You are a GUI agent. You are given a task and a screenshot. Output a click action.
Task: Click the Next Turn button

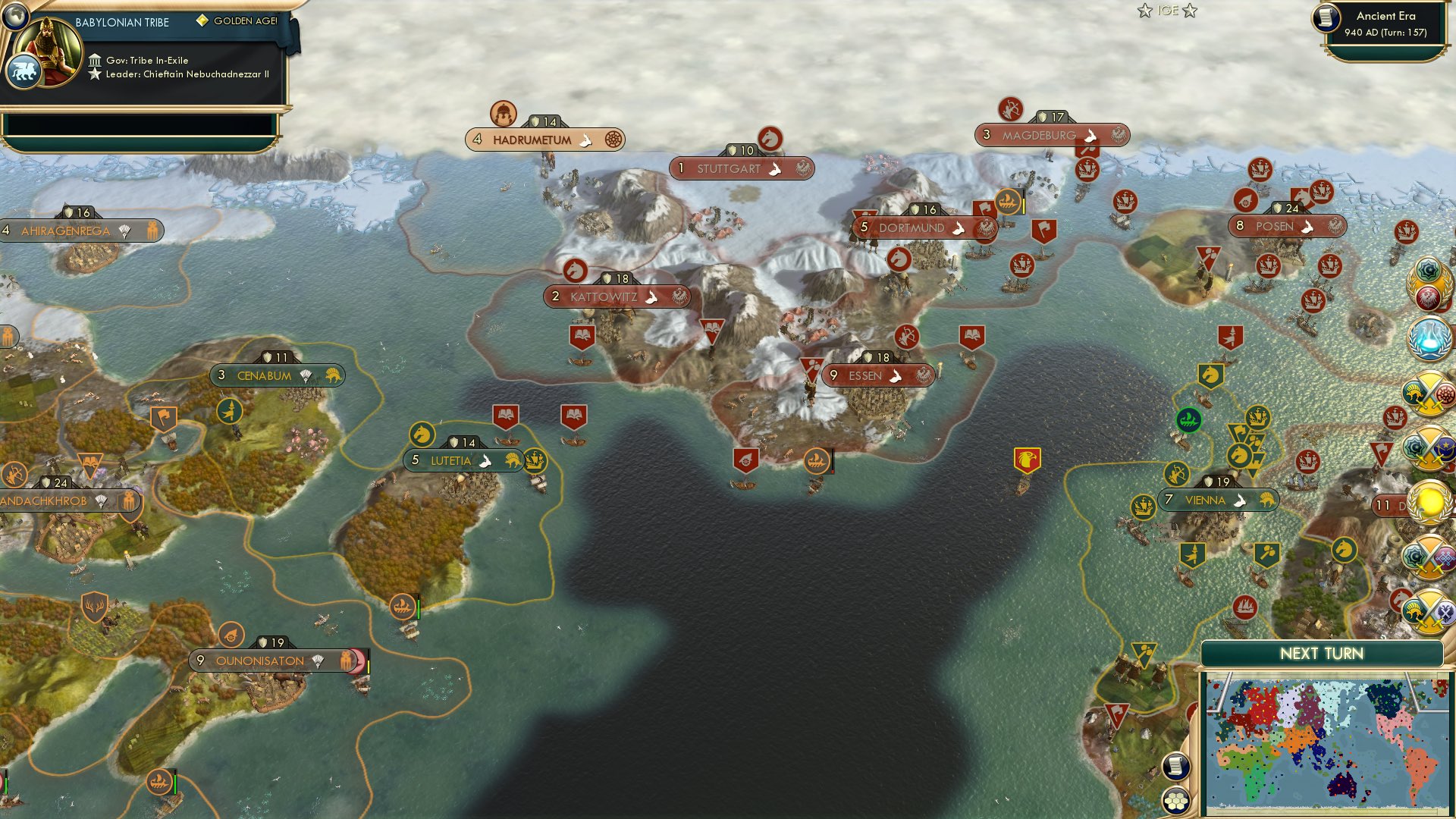click(x=1321, y=653)
